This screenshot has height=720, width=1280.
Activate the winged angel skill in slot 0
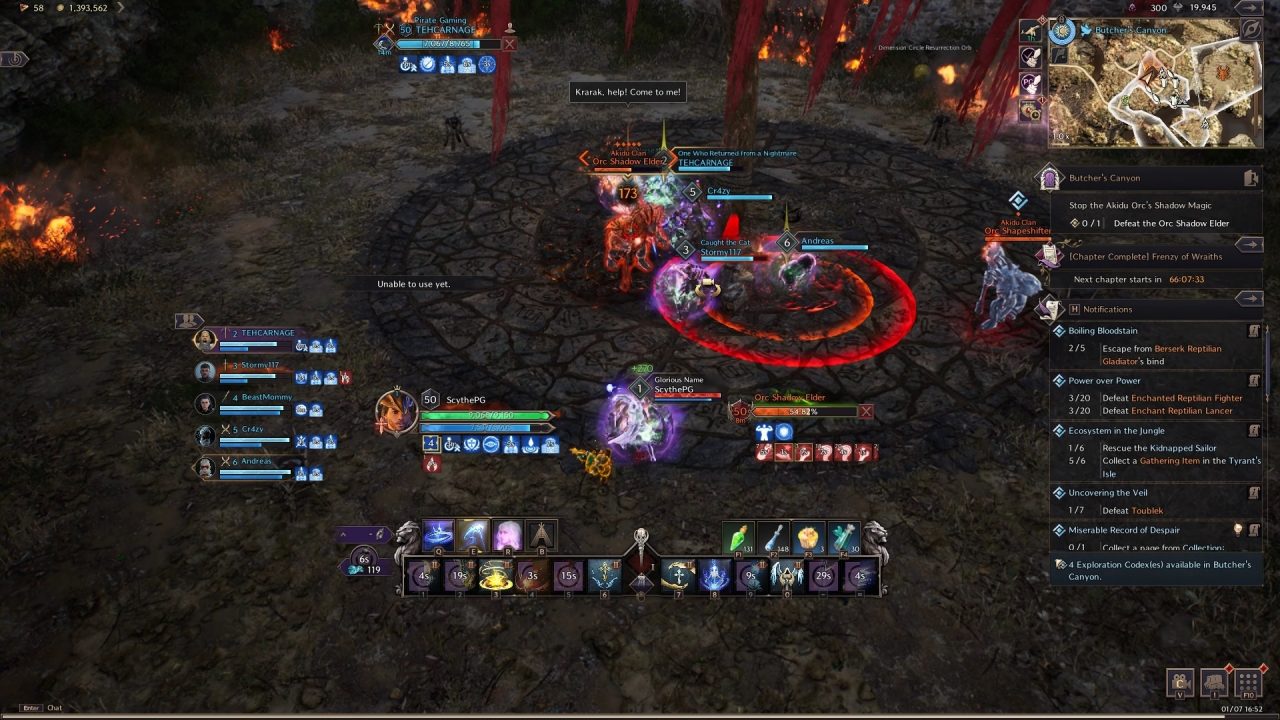click(786, 577)
